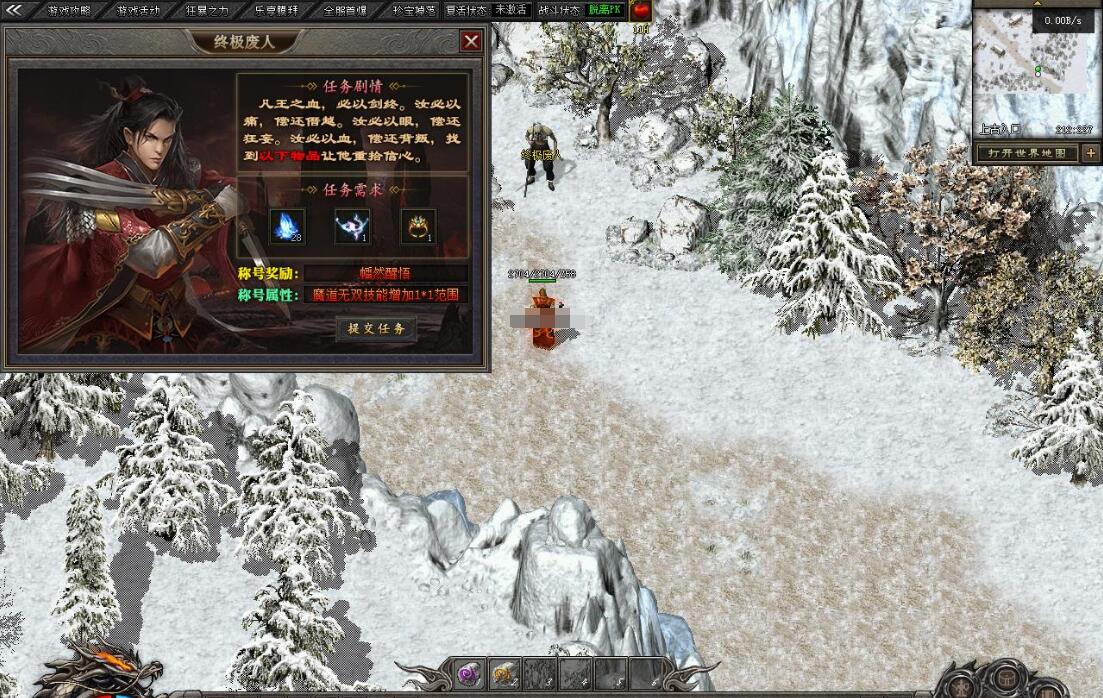Submit the quest with 提交任务
The height and width of the screenshot is (698, 1103).
coord(376,329)
